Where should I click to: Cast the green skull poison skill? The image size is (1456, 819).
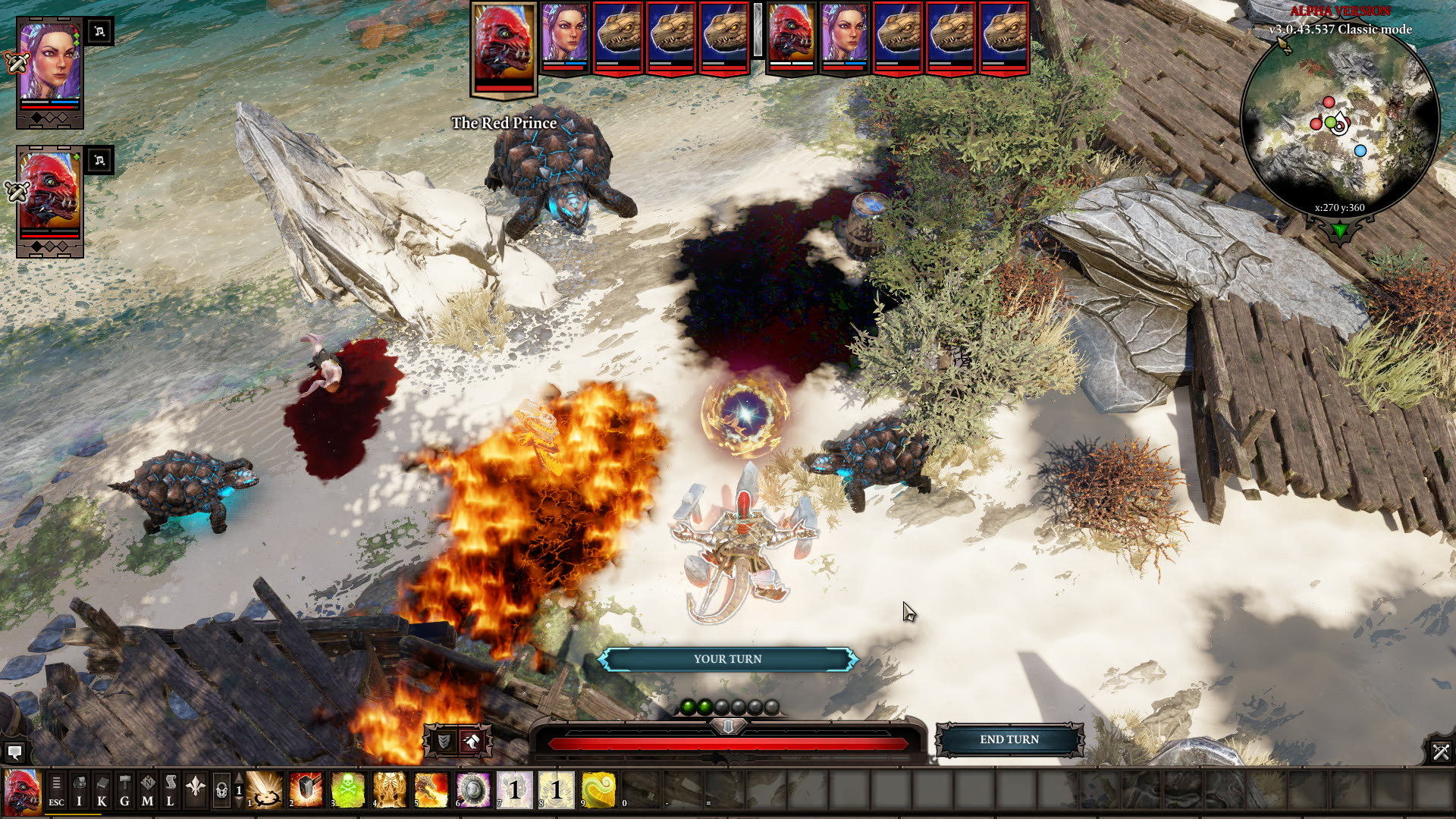pyautogui.click(x=349, y=789)
